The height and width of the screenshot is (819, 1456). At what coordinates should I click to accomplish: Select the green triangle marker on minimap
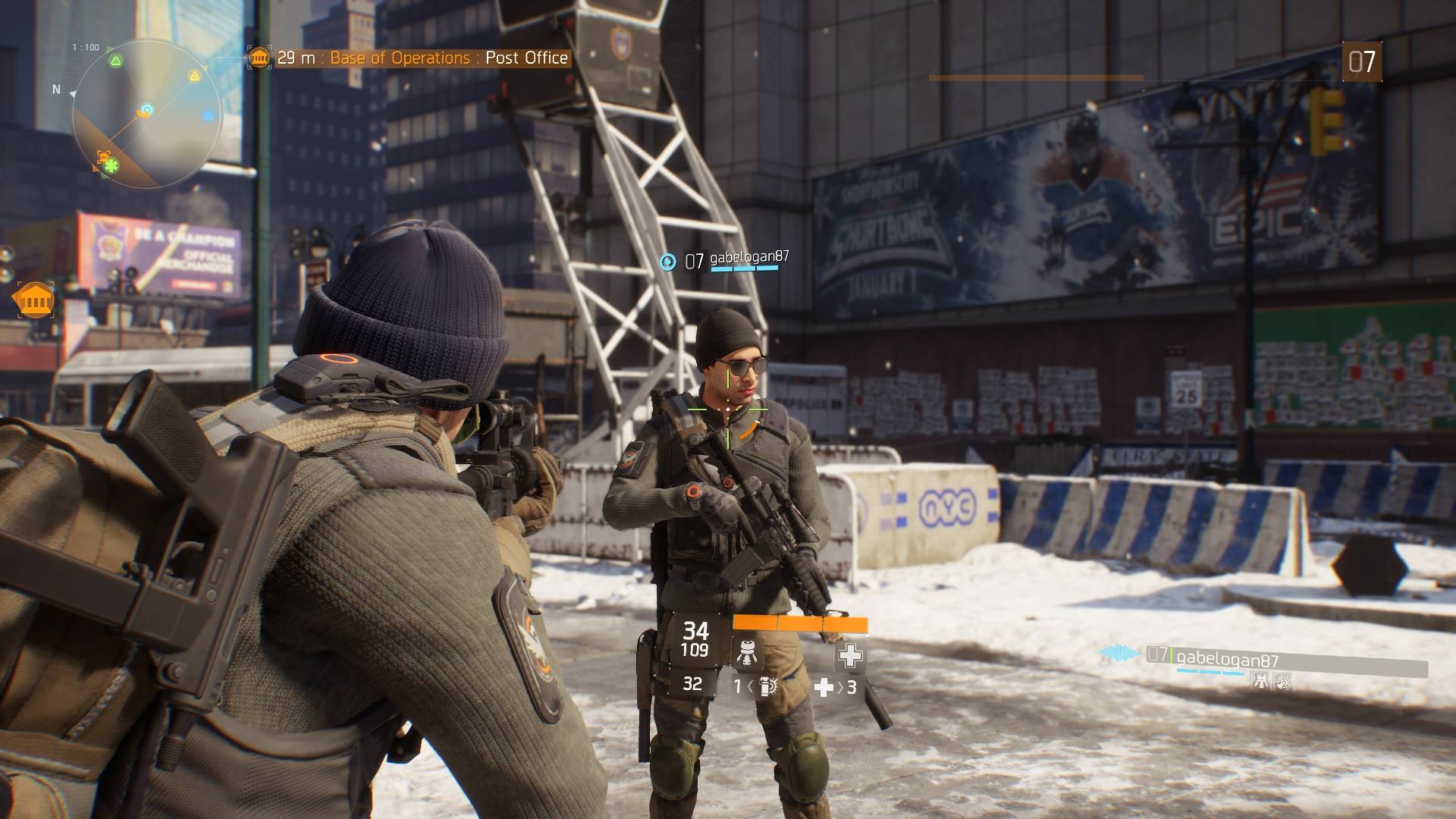[x=115, y=61]
